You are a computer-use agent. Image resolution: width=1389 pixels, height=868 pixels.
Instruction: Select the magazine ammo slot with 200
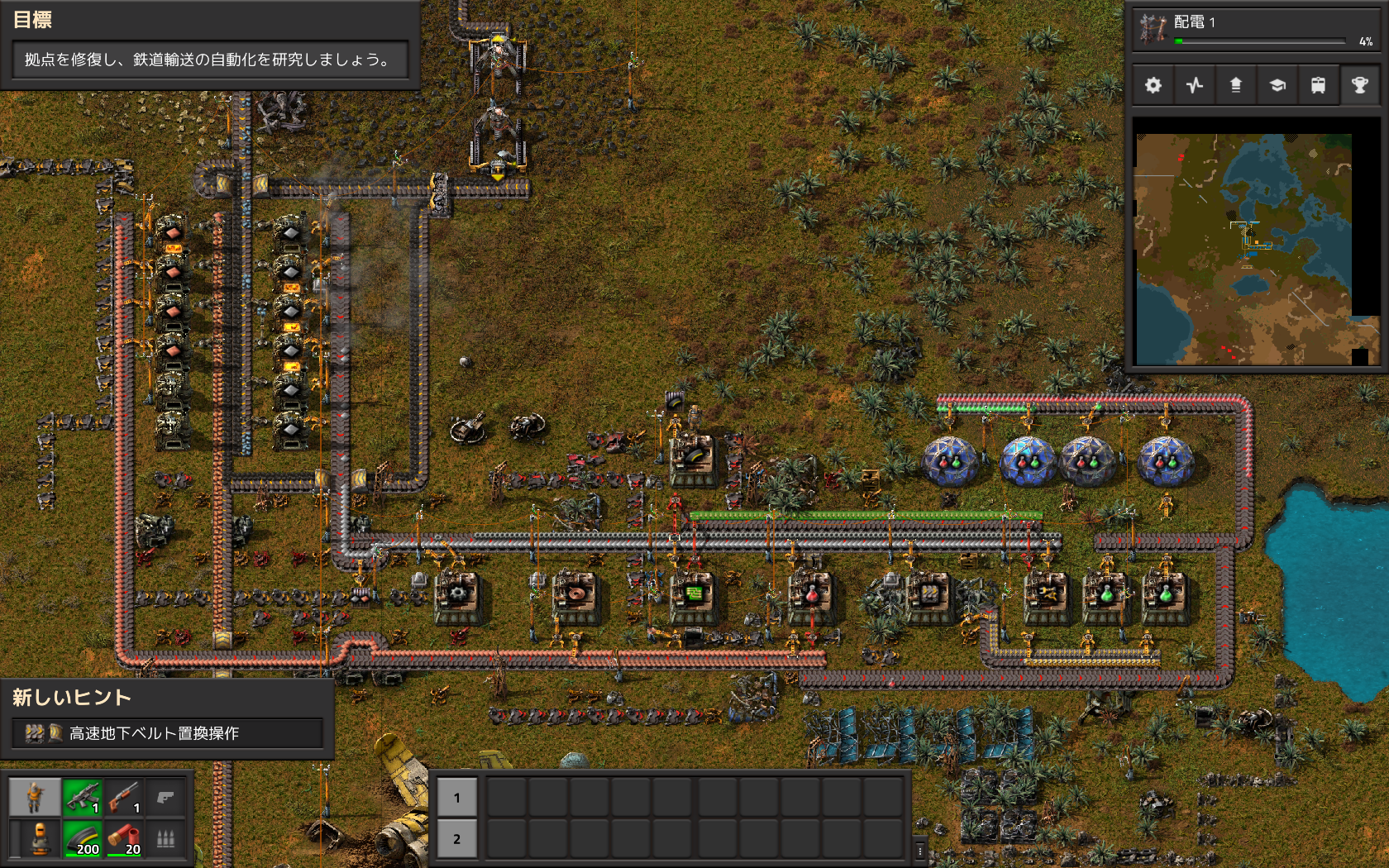[82, 839]
